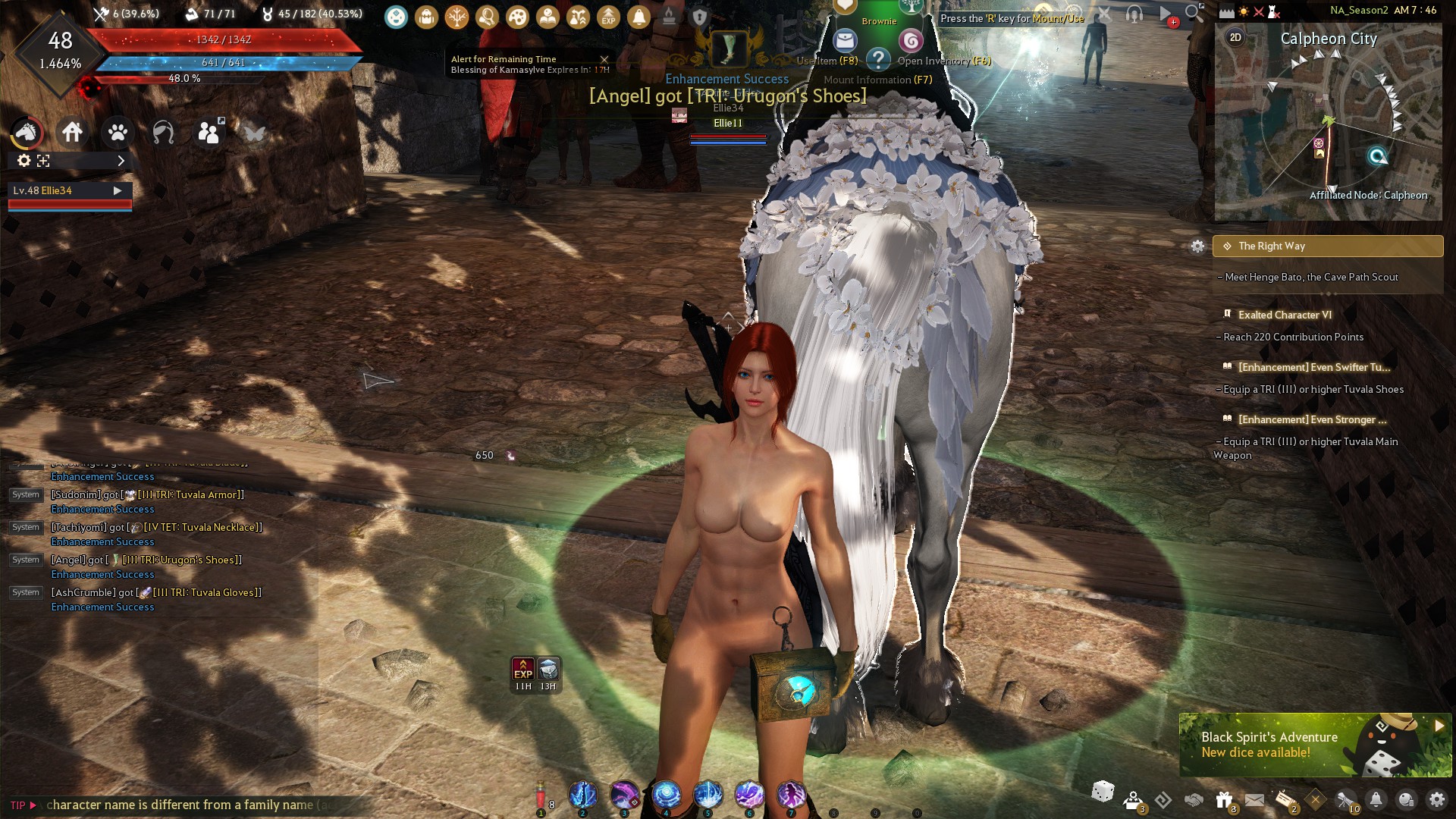The image size is (1456, 819).
Task: Select The Right Way quest tracker
Action: pos(1327,246)
